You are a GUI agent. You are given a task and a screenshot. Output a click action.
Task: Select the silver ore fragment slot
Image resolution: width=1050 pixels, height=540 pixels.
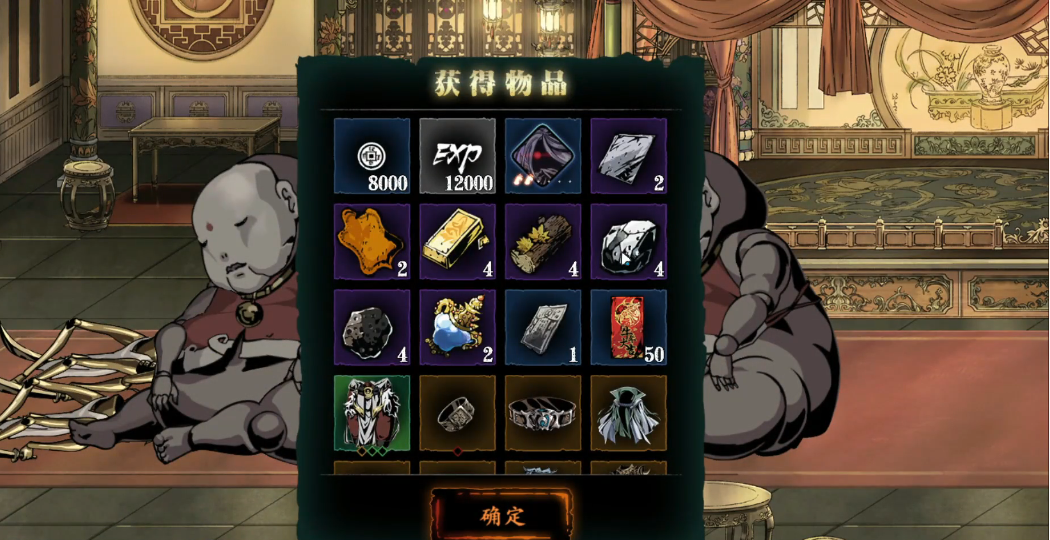pyautogui.click(x=628, y=156)
